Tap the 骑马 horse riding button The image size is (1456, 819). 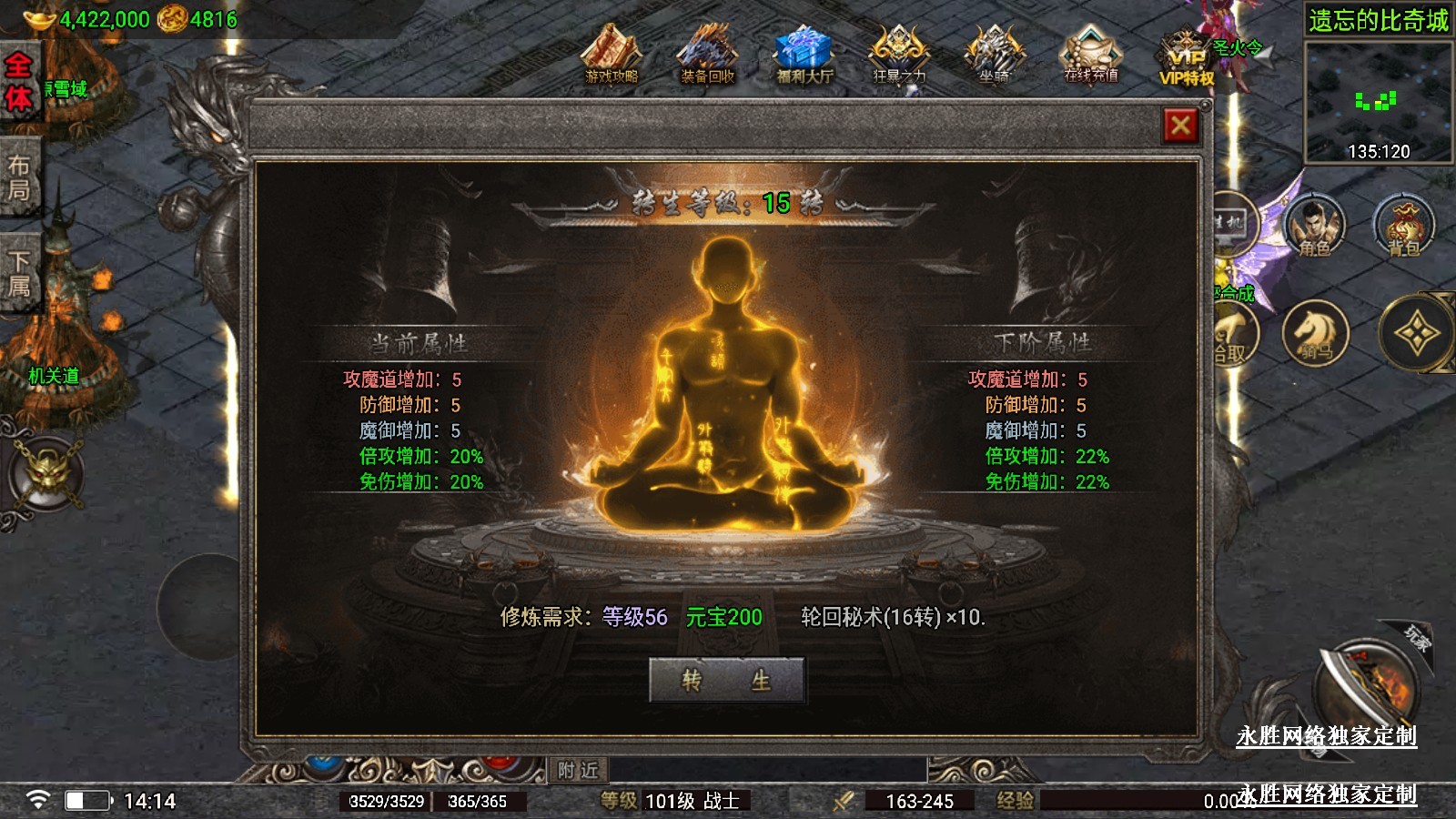click(x=1315, y=333)
